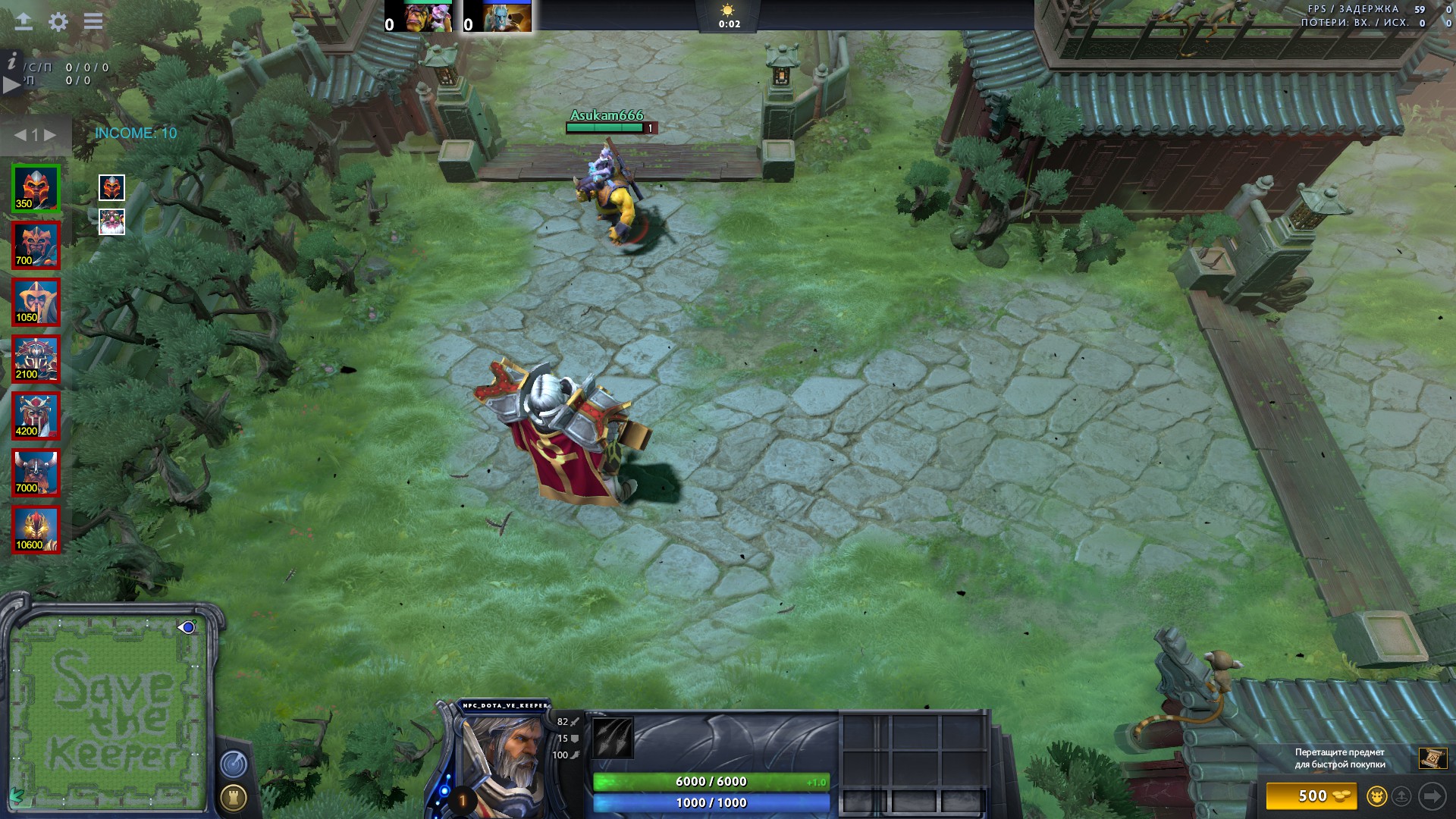This screenshot has height=819, width=1456.
Task: Click the upload arrow icon at top left
Action: click(24, 21)
